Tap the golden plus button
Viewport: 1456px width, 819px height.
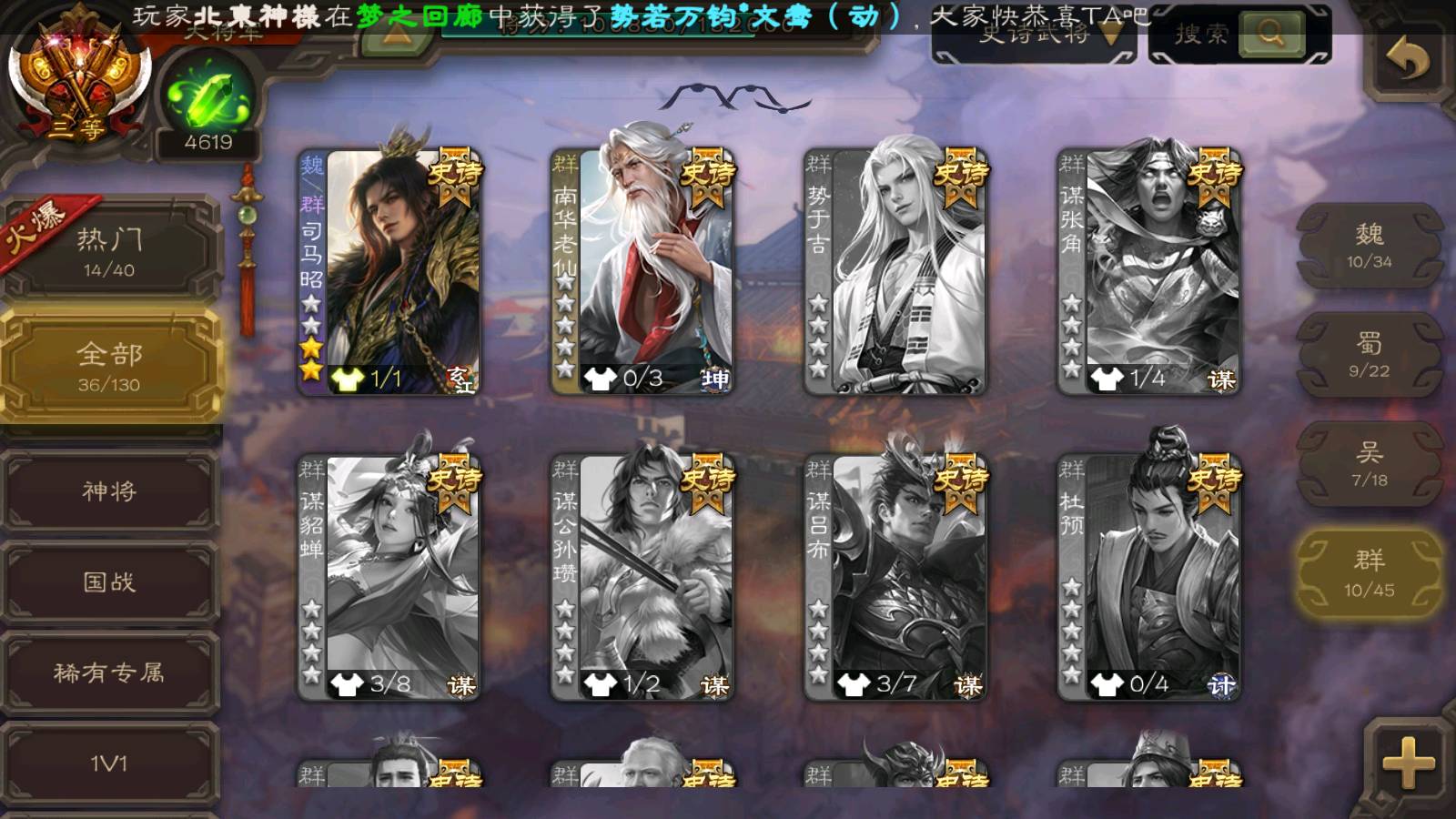pos(1407,761)
